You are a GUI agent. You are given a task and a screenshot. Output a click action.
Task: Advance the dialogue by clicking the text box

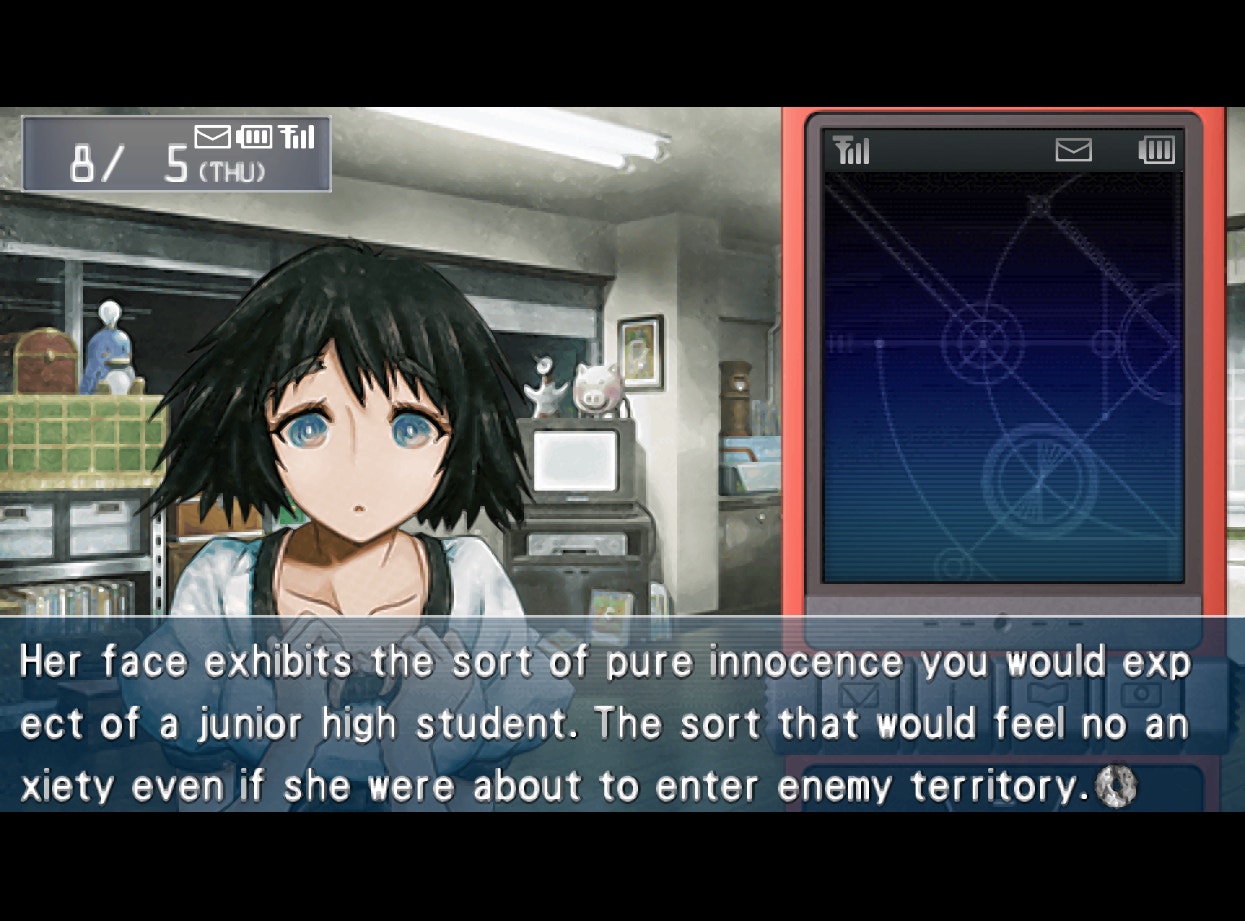(600, 720)
